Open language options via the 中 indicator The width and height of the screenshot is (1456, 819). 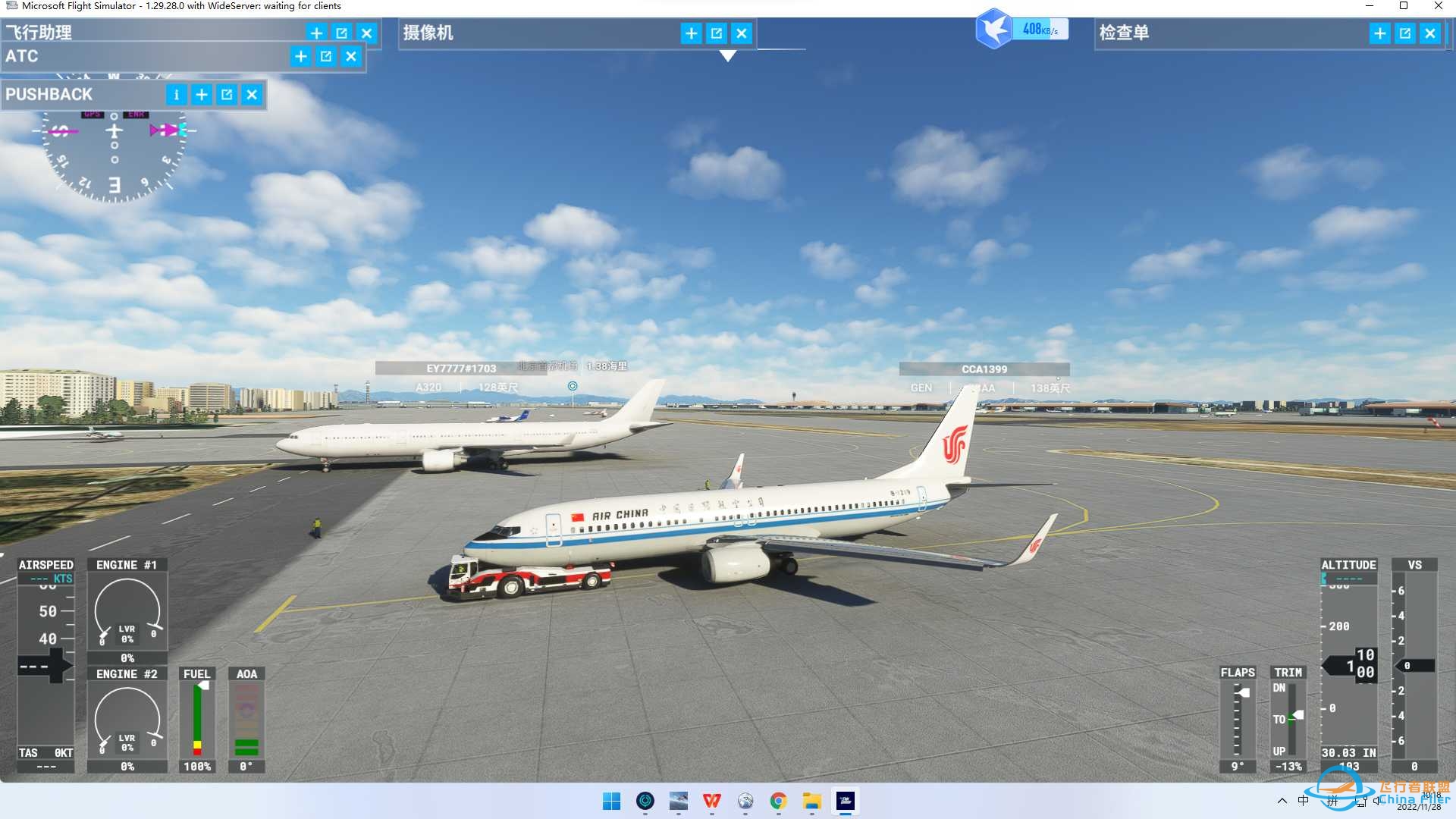(1303, 800)
